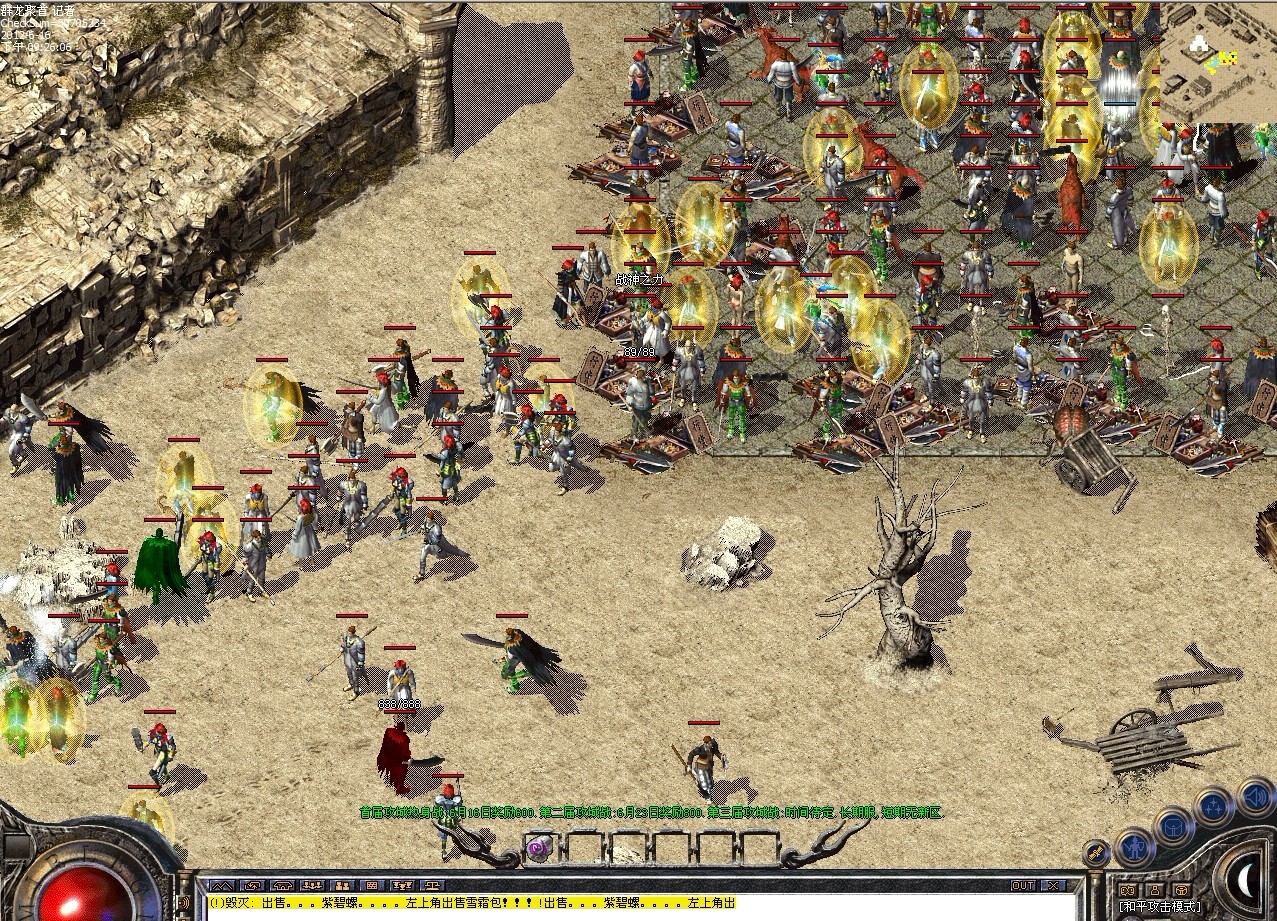The height and width of the screenshot is (921, 1277).
Task: Click the three-figures group chat button
Action: click(313, 886)
